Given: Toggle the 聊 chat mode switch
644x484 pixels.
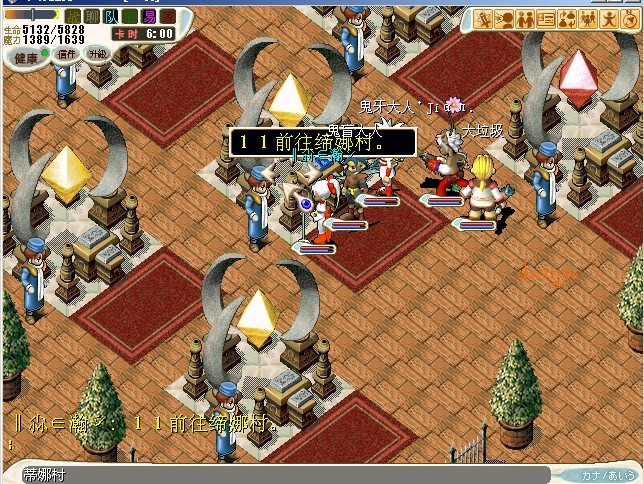Looking at the screenshot, I should 92,17.
